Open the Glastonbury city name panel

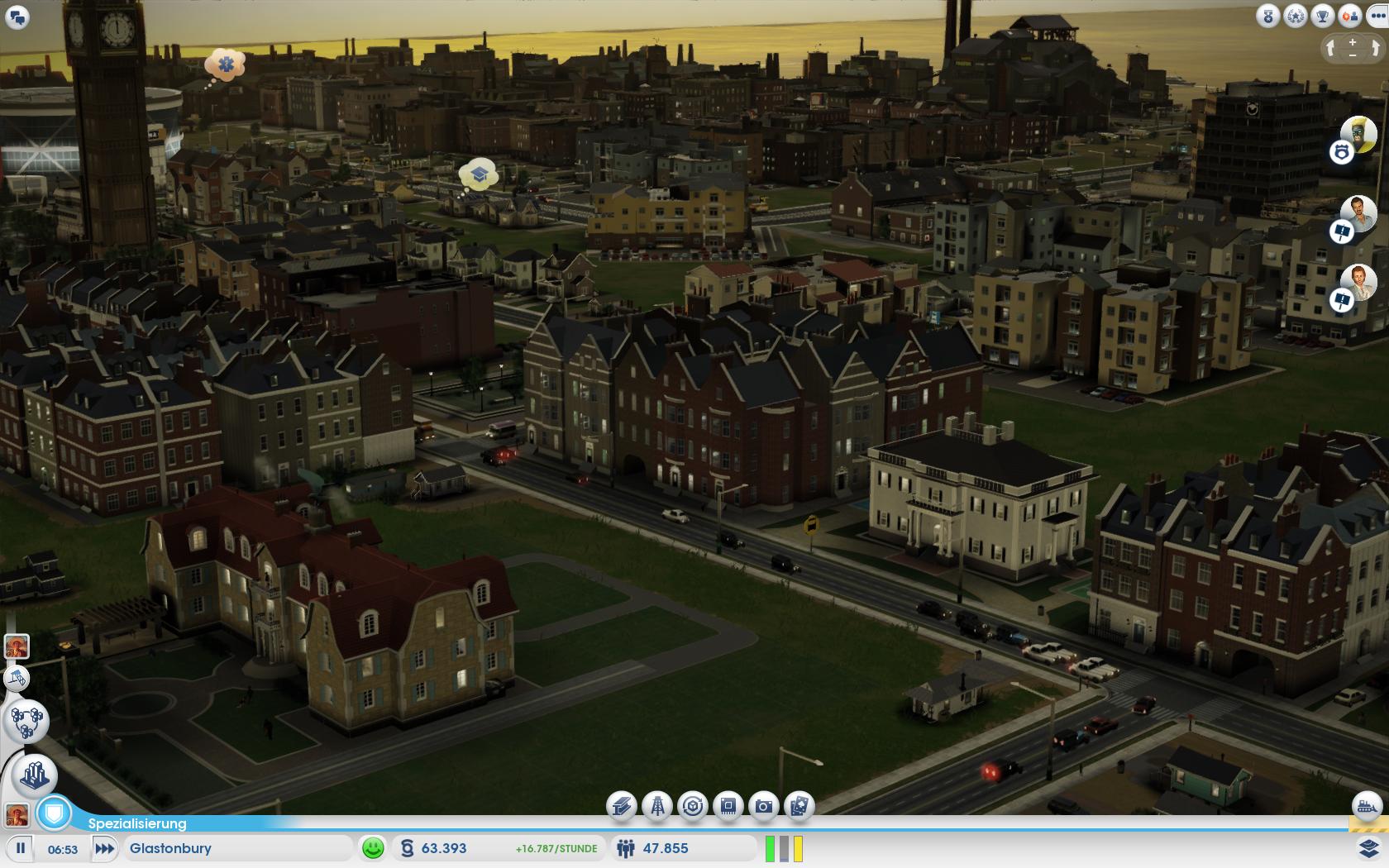pos(238,848)
